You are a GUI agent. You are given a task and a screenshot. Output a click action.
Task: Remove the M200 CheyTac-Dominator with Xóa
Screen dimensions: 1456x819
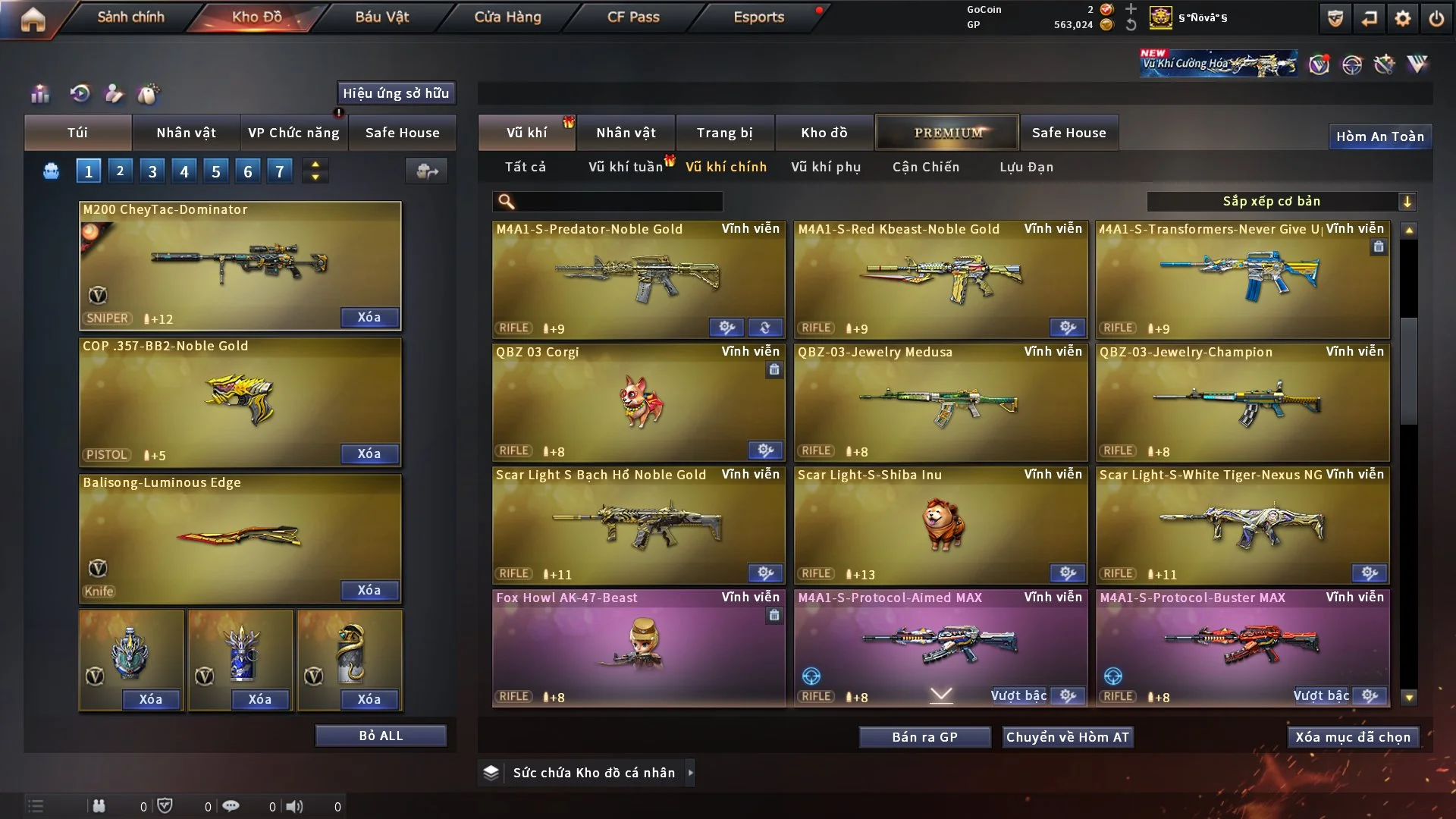[369, 318]
